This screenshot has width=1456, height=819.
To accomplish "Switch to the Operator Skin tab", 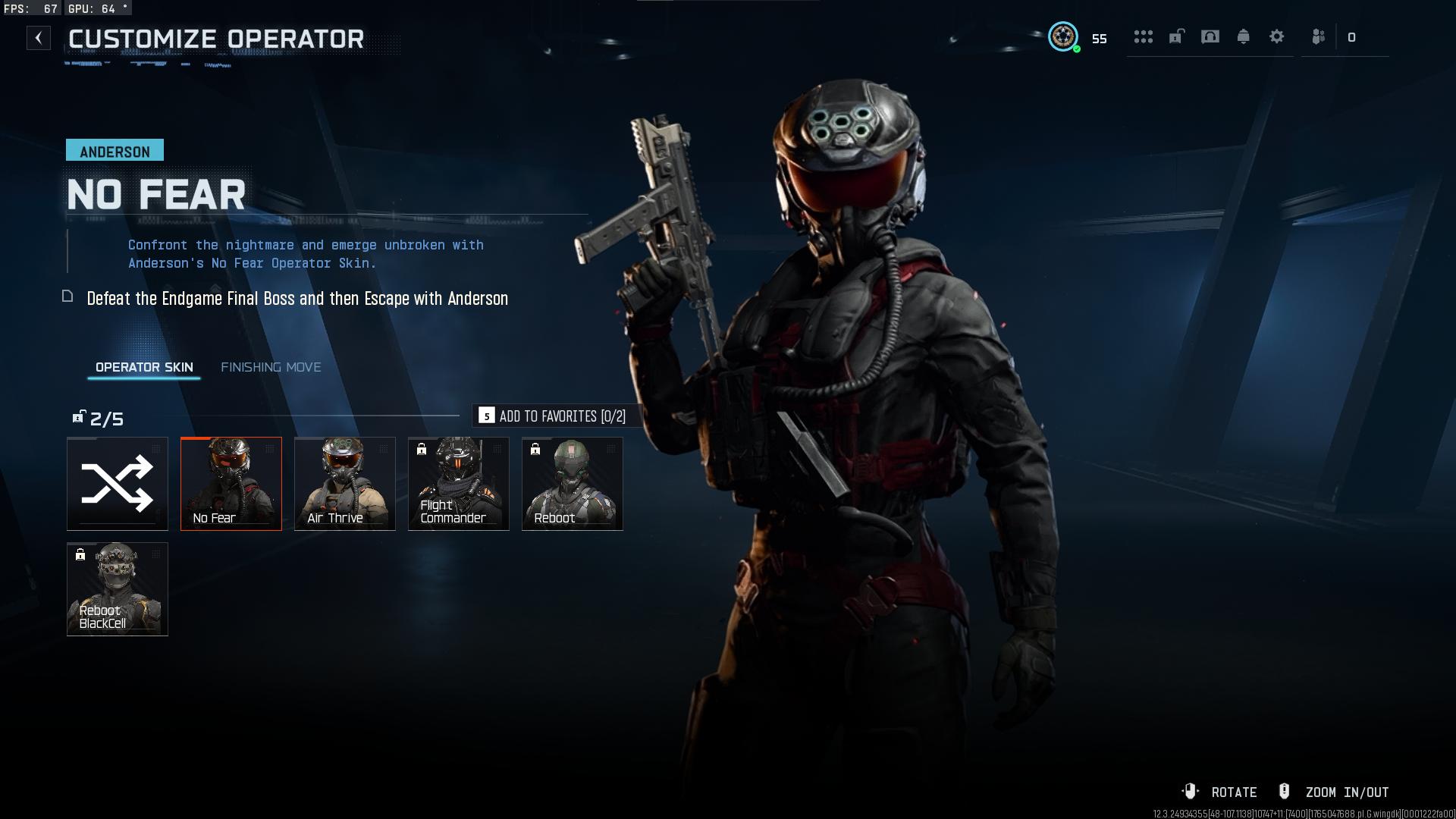I will (x=144, y=367).
